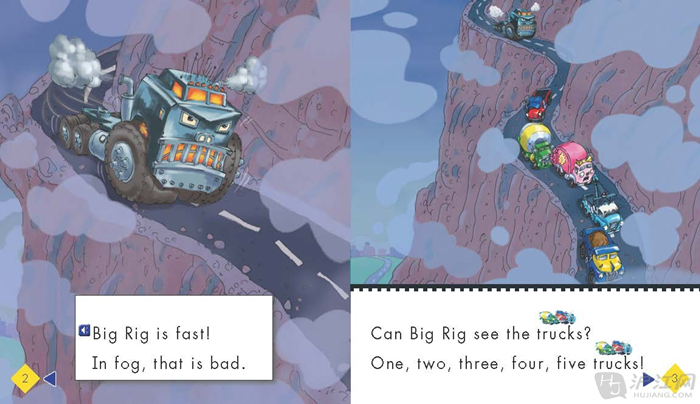Turn to the next page with the blue right arrow
The height and width of the screenshot is (404, 700).
(x=648, y=379)
